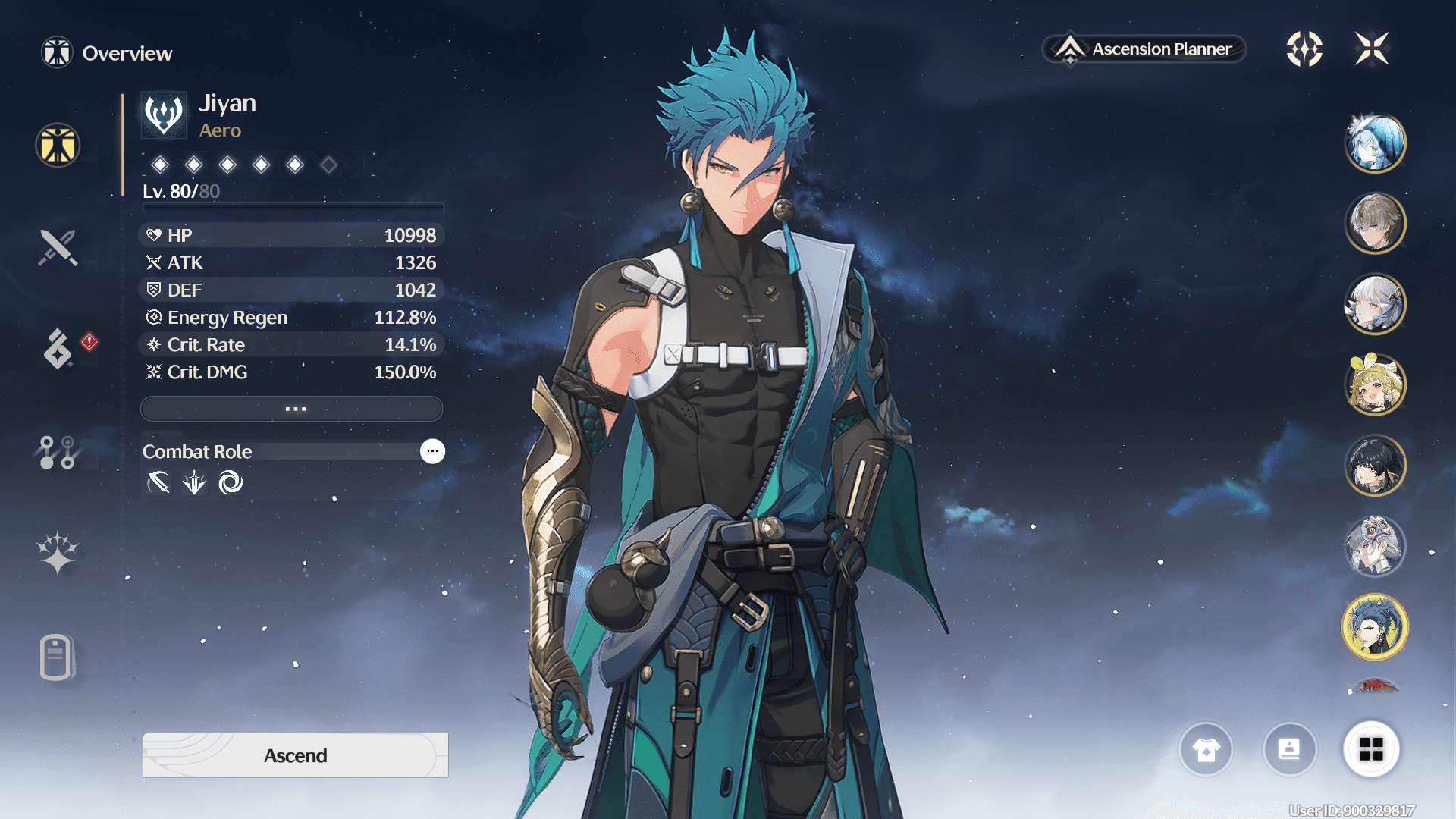Open Combat Role details bubble
This screenshot has width=1456, height=819.
432,451
